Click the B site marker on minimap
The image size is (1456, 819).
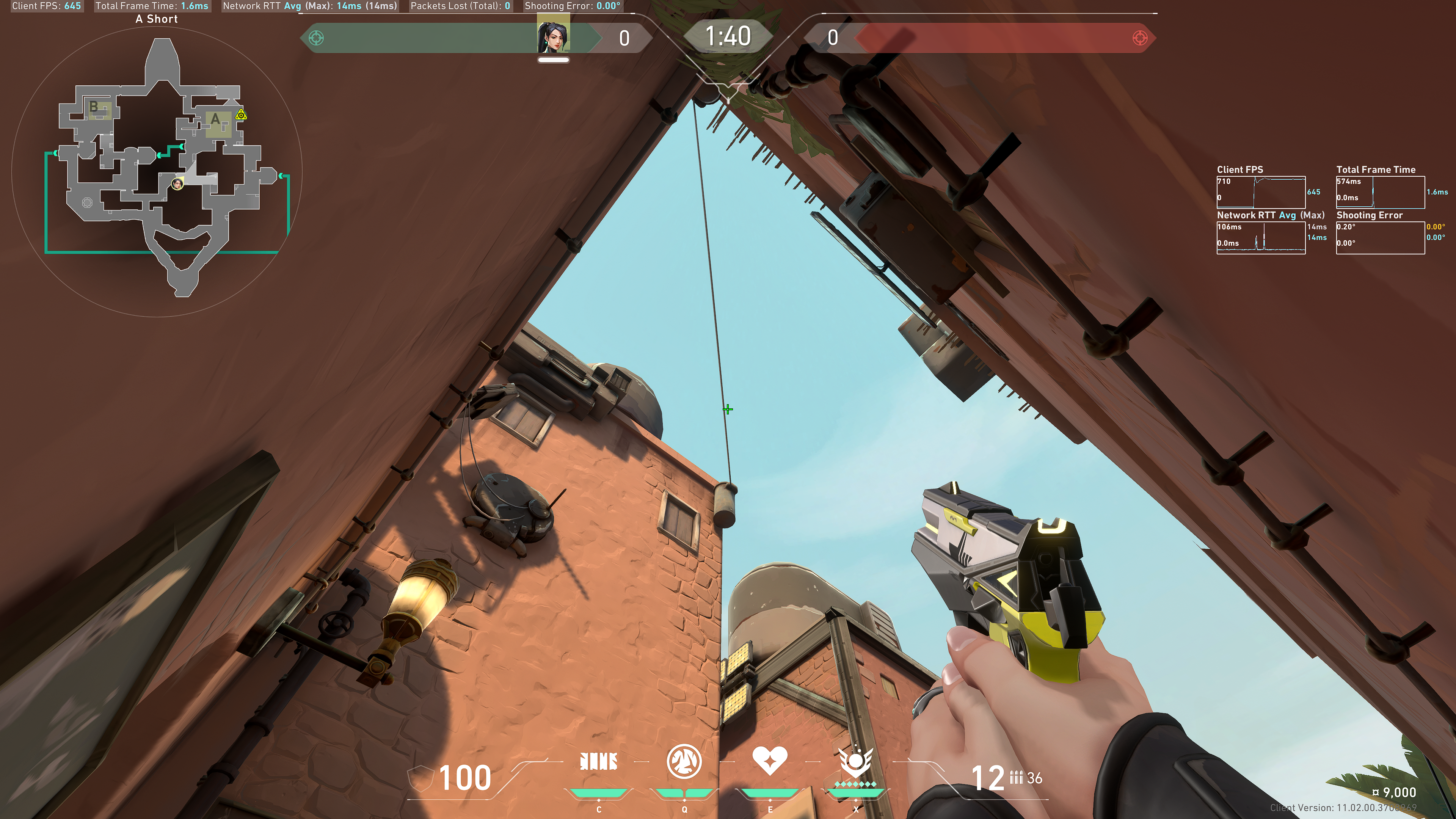pos(94,106)
